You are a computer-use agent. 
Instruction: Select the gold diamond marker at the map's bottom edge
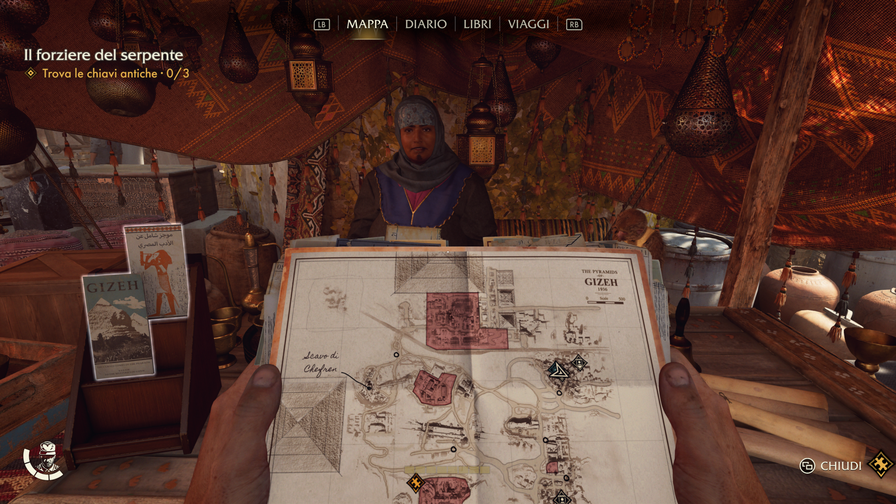414,483
